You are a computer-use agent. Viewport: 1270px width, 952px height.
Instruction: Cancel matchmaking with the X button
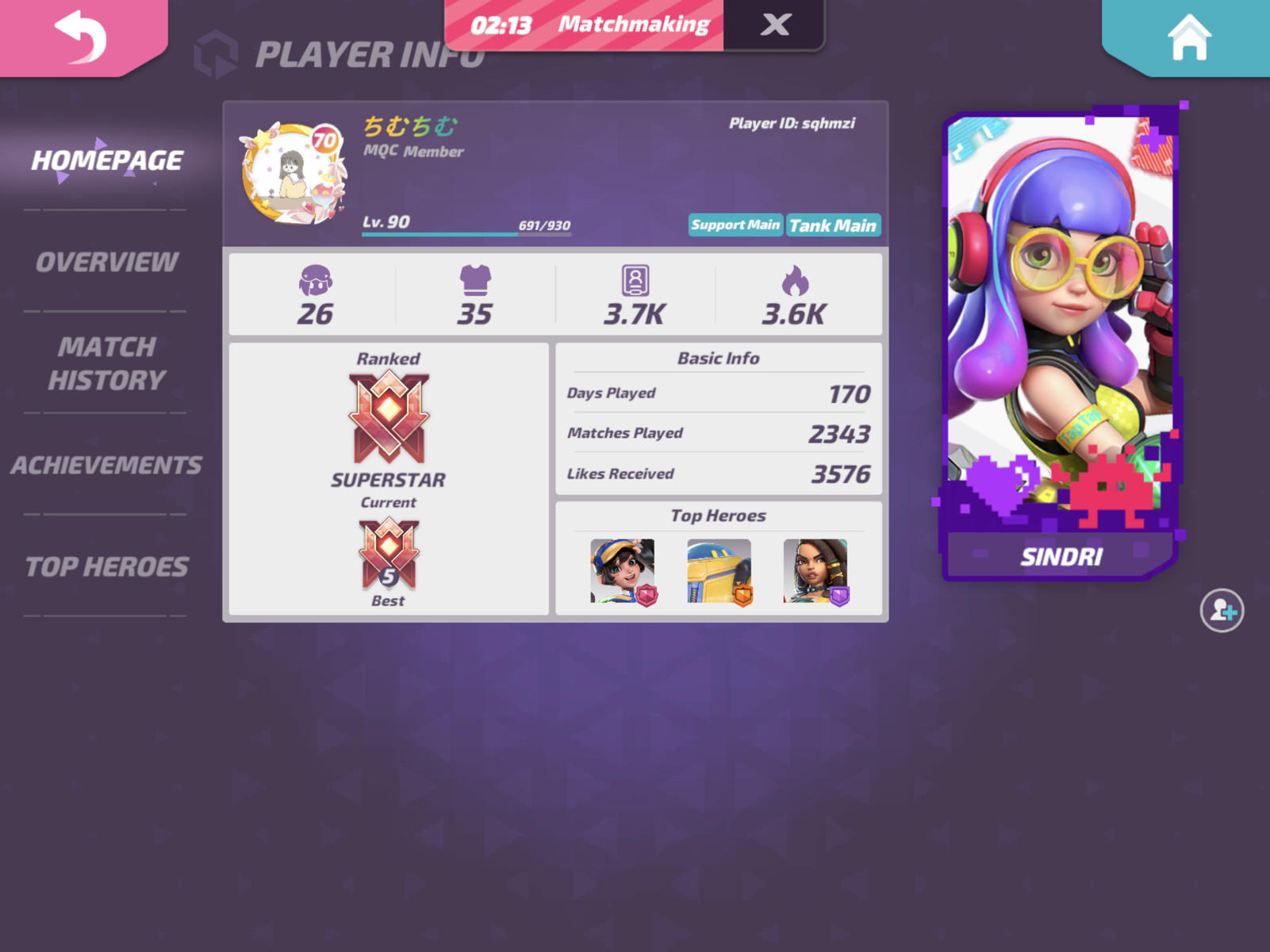(775, 24)
